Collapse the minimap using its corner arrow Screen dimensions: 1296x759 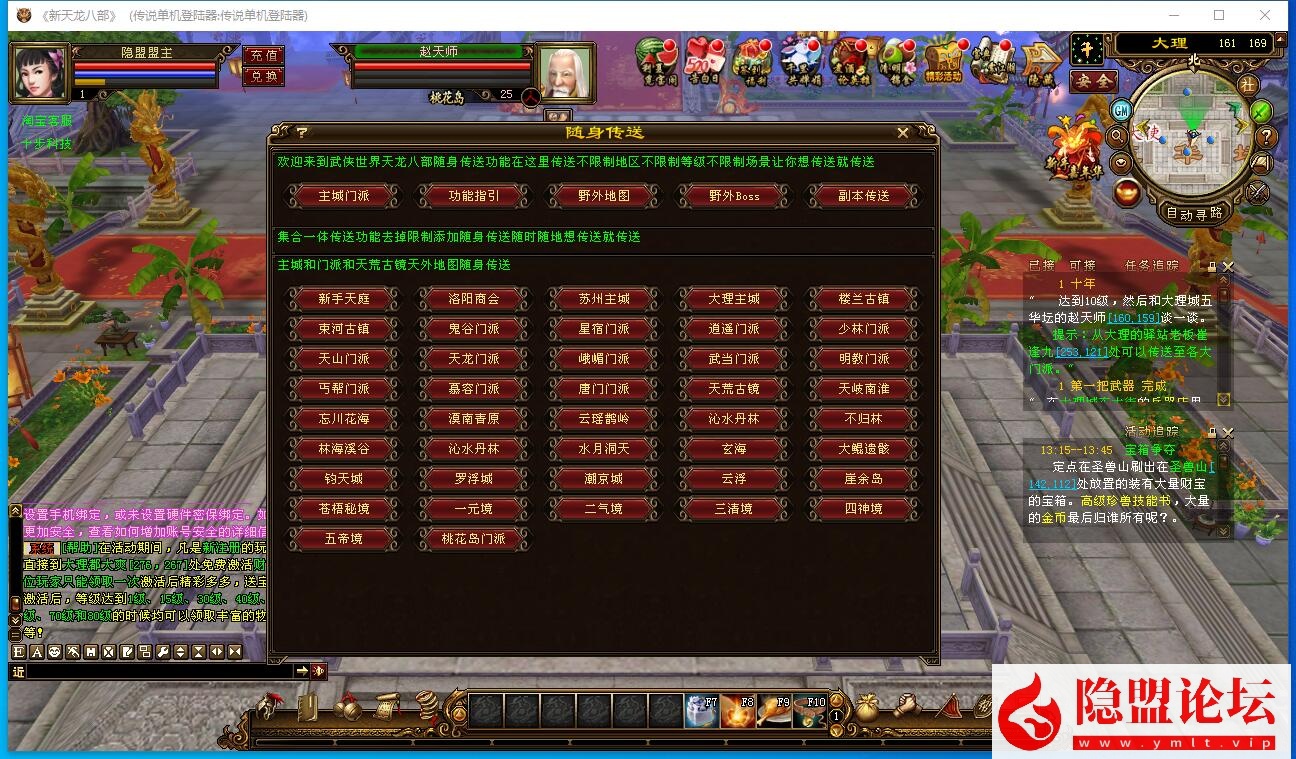(1279, 41)
